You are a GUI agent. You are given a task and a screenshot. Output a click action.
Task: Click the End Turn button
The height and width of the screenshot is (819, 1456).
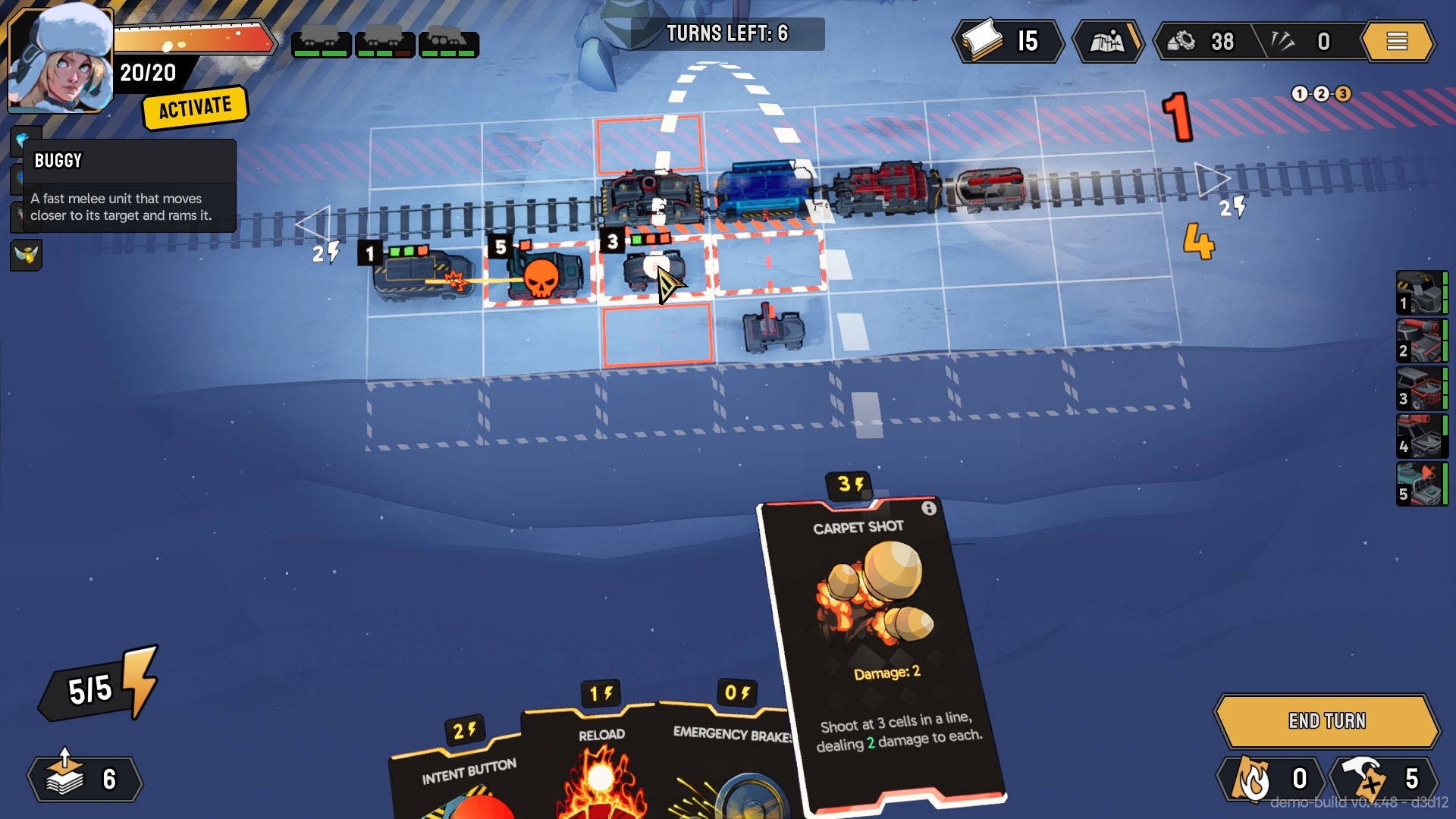point(1326,720)
